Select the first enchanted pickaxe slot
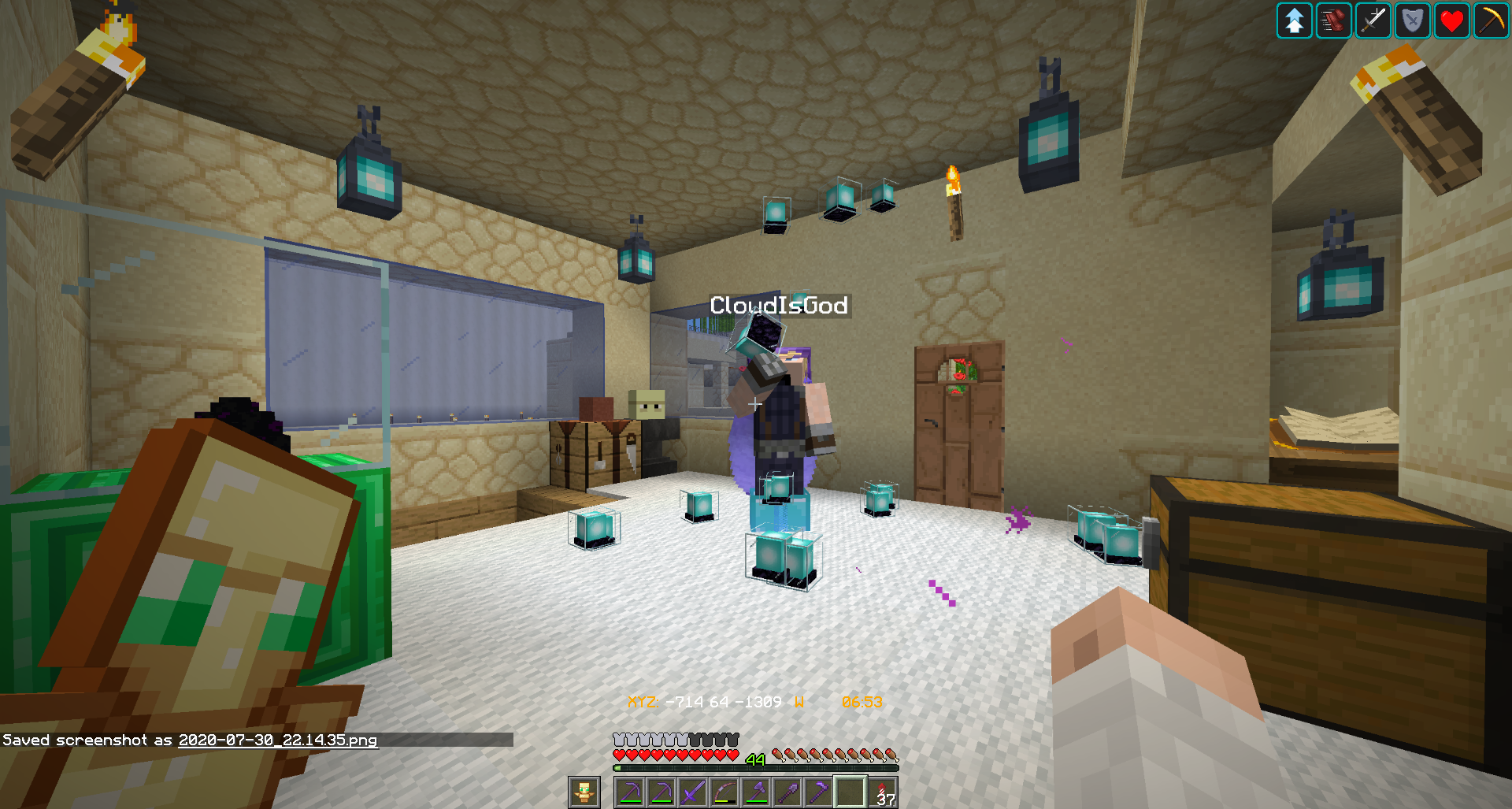This screenshot has height=809, width=1512. coord(630,791)
